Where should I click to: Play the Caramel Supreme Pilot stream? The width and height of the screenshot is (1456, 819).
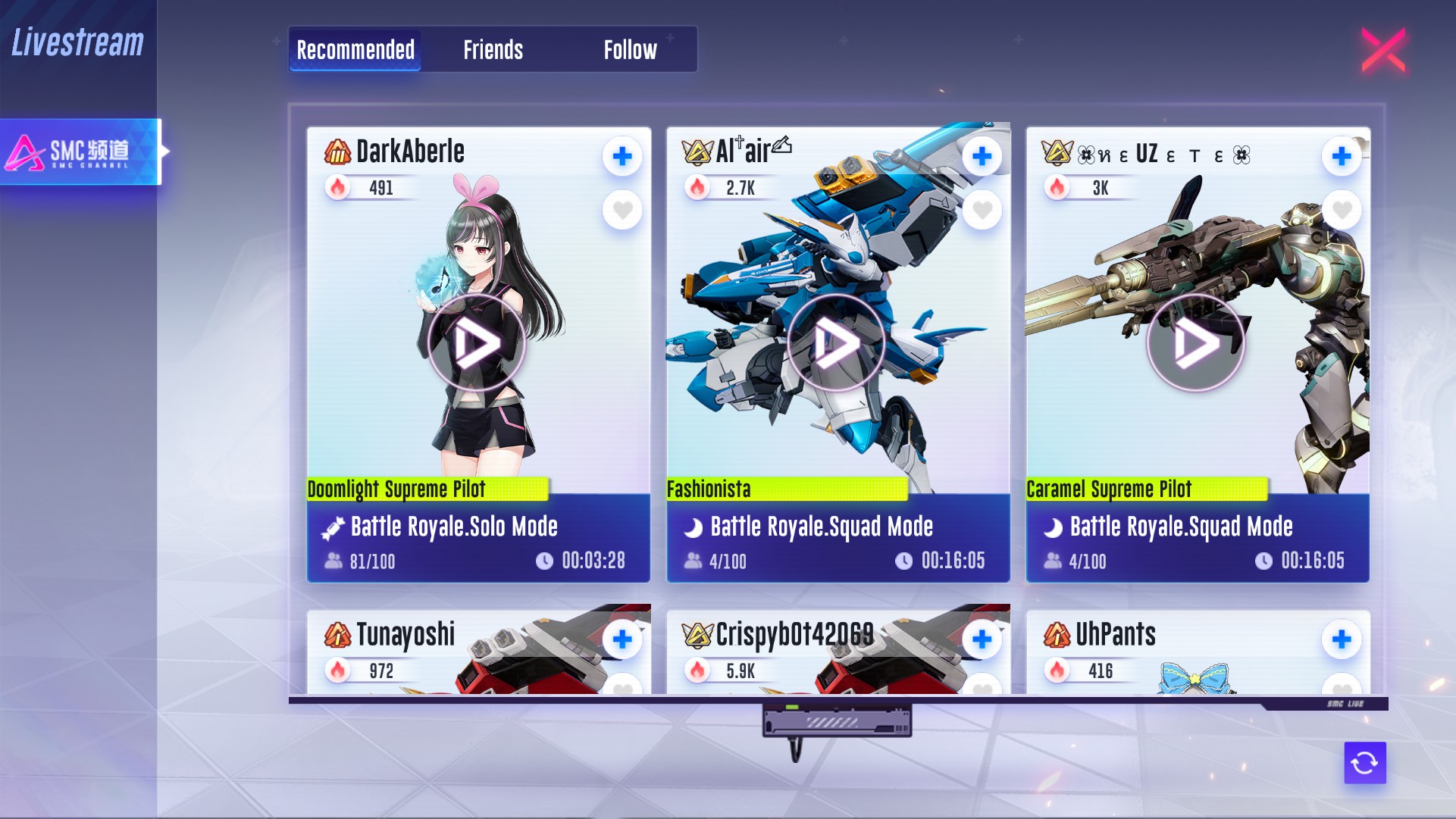point(1195,343)
